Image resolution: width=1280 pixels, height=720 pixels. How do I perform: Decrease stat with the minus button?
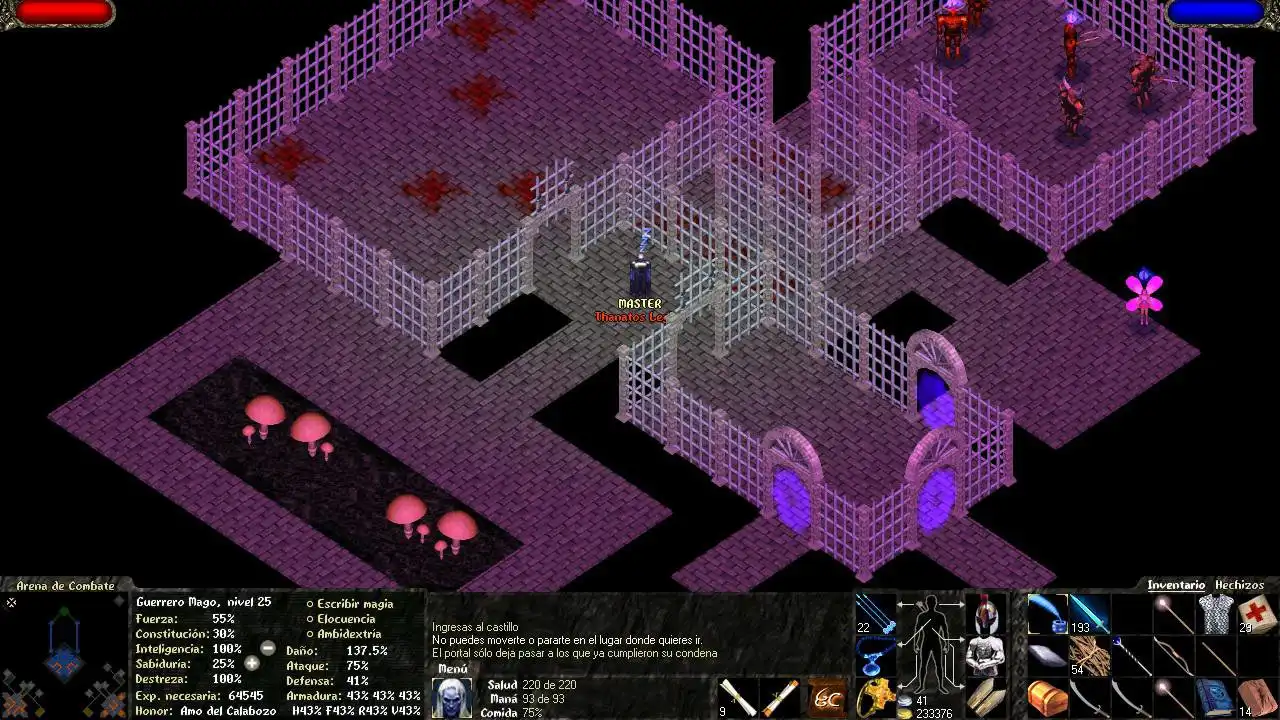tap(267, 648)
